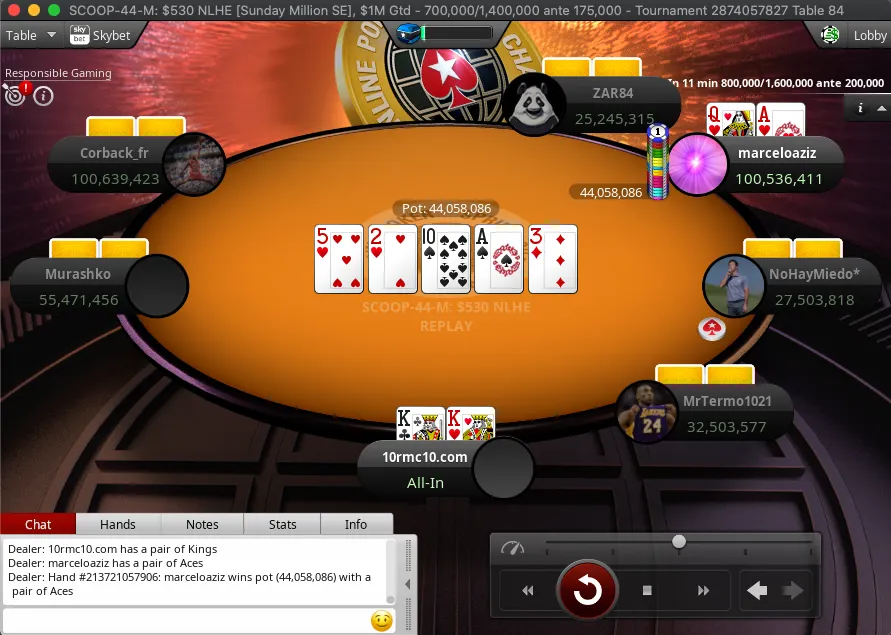Open the Table dropdown menu
Image resolution: width=891 pixels, height=635 pixels.
[30, 35]
